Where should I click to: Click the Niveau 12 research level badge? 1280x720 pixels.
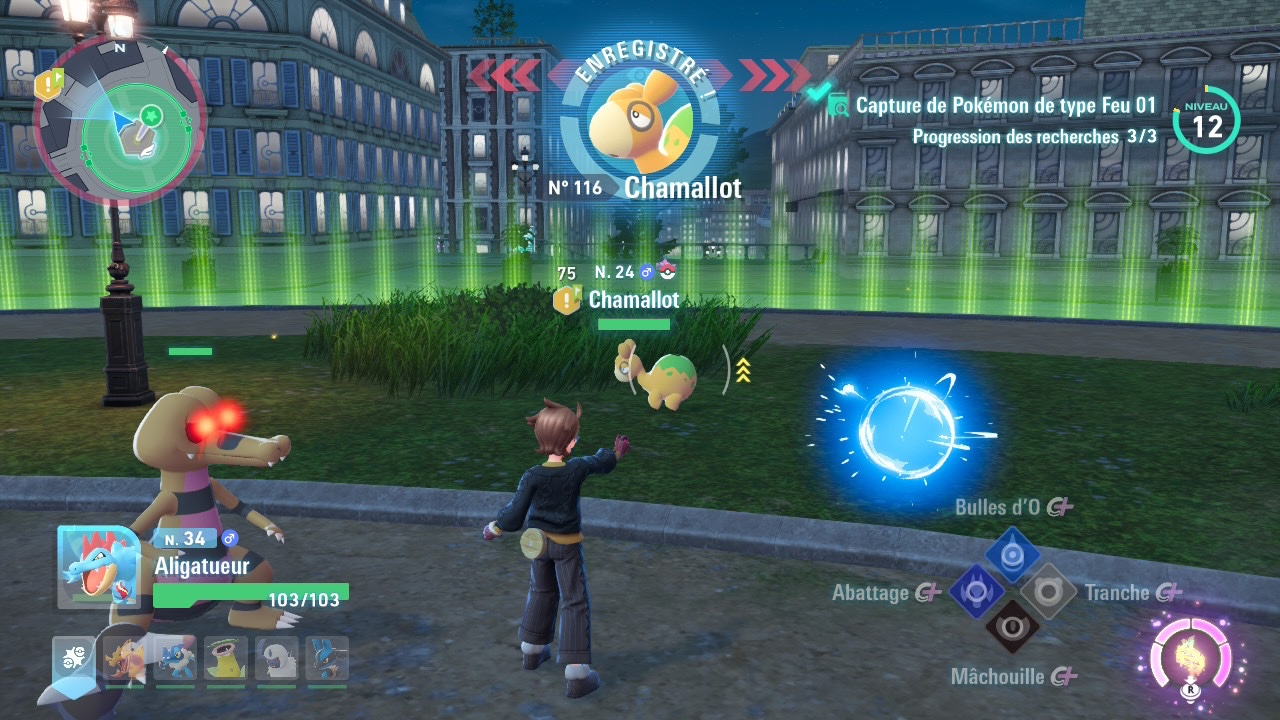1206,122
